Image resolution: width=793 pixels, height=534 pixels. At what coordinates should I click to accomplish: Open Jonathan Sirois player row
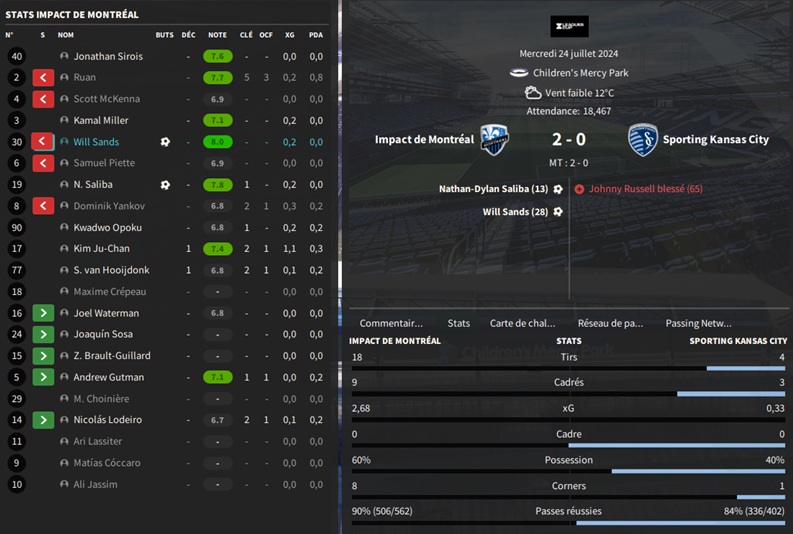108,57
